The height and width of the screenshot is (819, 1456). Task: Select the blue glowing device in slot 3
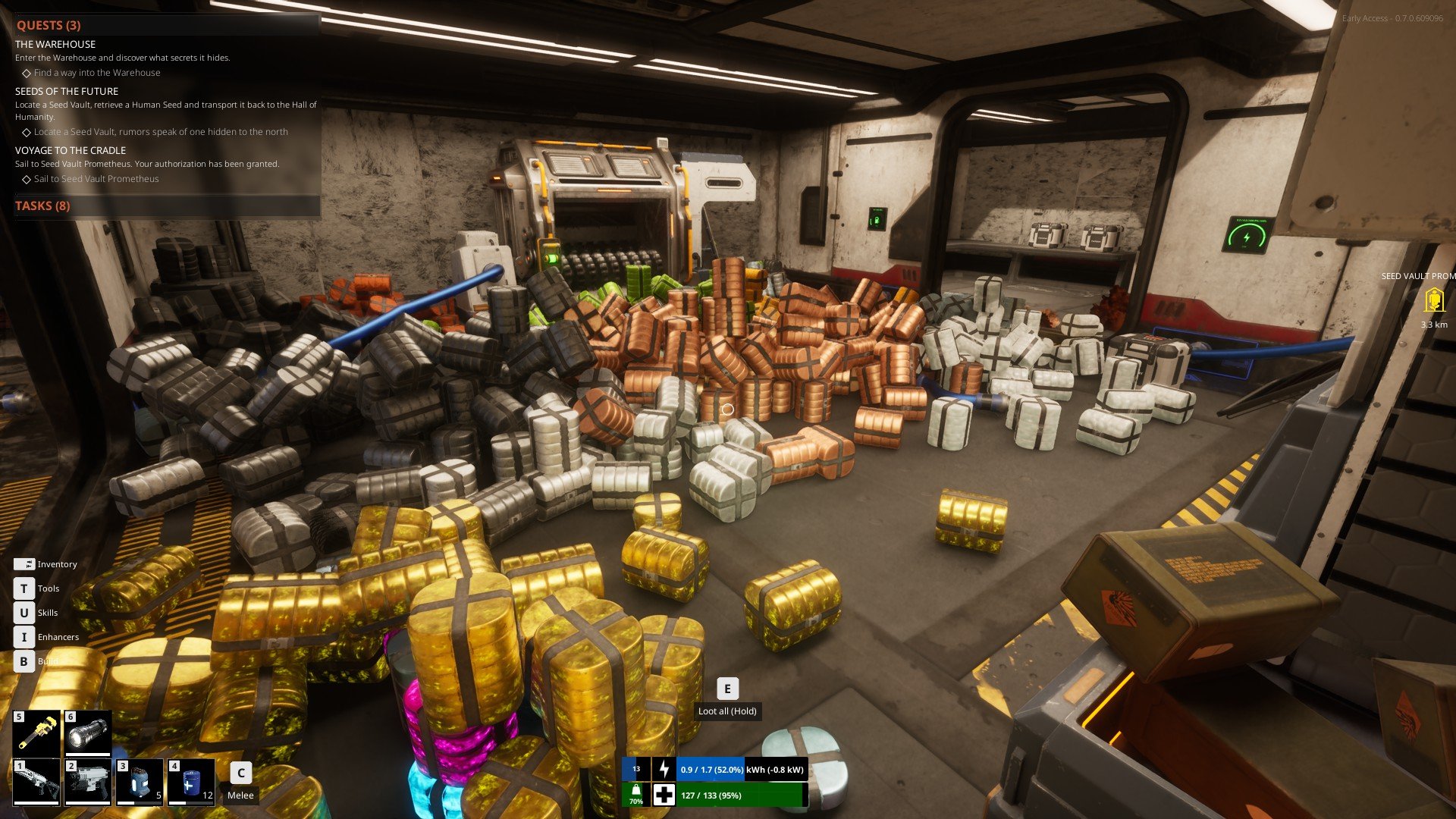tap(140, 782)
